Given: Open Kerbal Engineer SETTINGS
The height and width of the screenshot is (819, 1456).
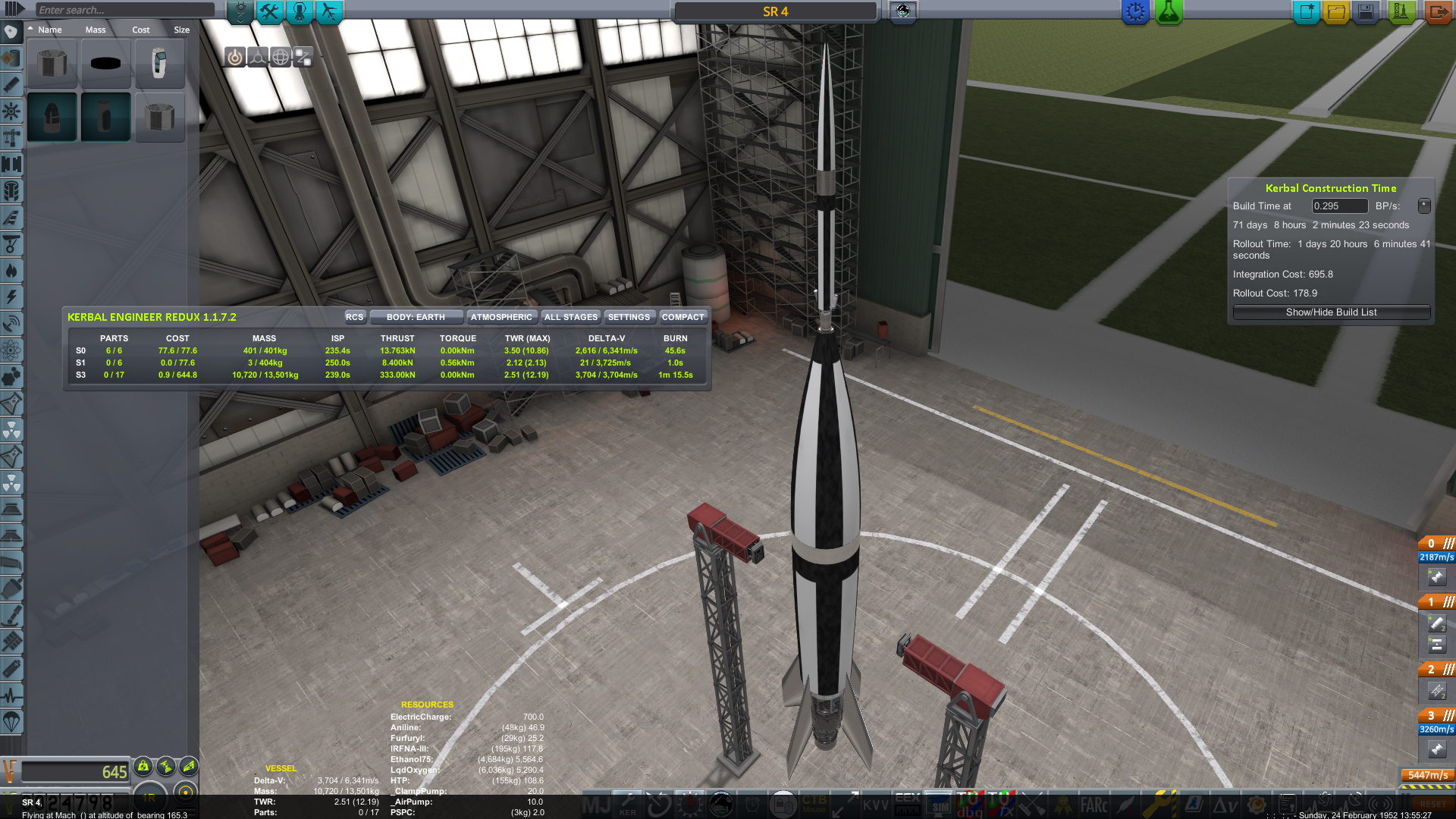Looking at the screenshot, I should pyautogui.click(x=629, y=317).
